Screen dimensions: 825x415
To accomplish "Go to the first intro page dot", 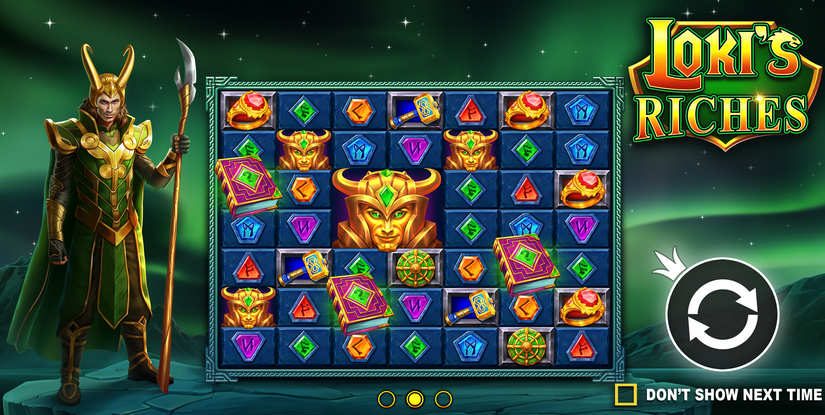I will [387, 399].
